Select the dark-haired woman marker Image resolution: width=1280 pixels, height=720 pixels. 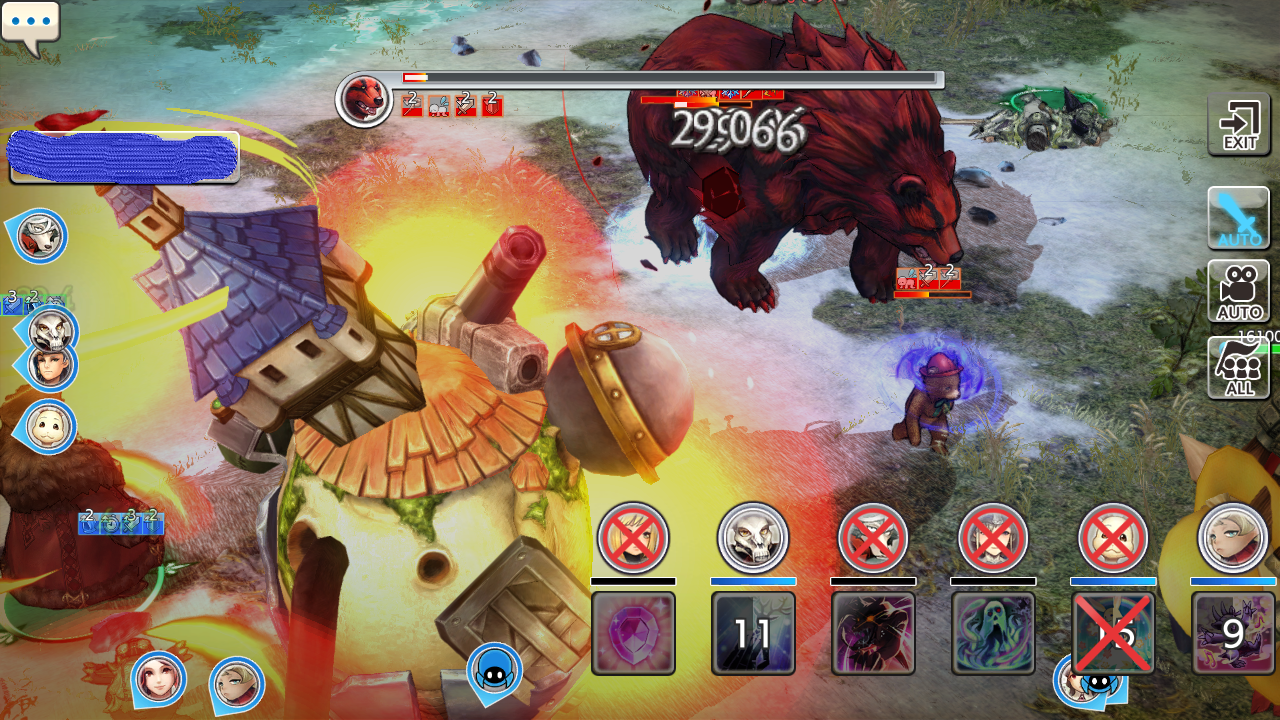point(159,679)
